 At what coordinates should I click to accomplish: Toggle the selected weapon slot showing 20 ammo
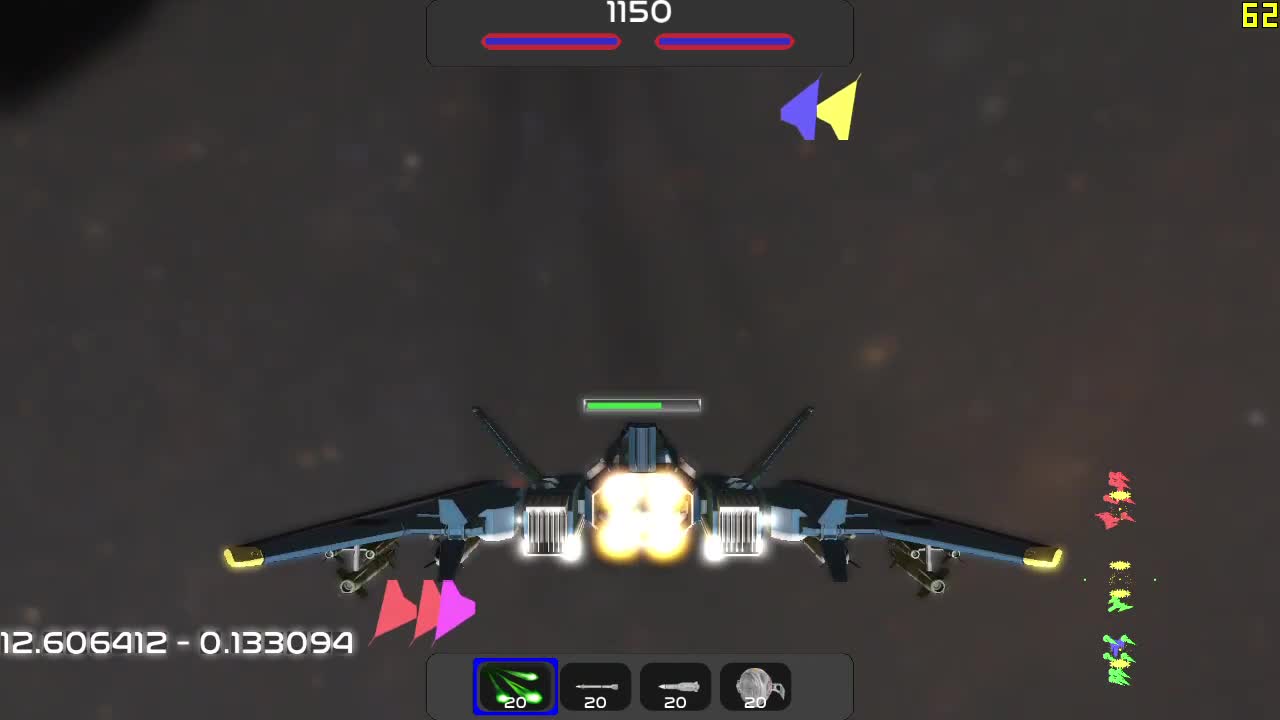(515, 686)
